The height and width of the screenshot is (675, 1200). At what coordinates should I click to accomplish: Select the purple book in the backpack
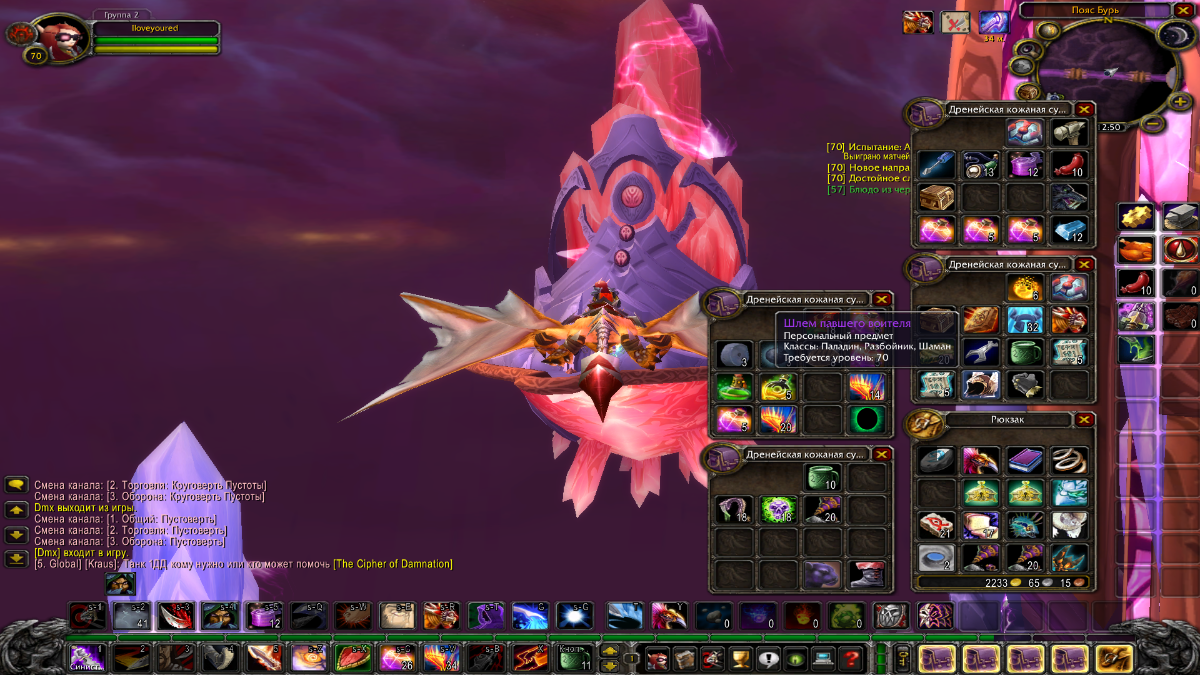pyautogui.click(x=1024, y=460)
